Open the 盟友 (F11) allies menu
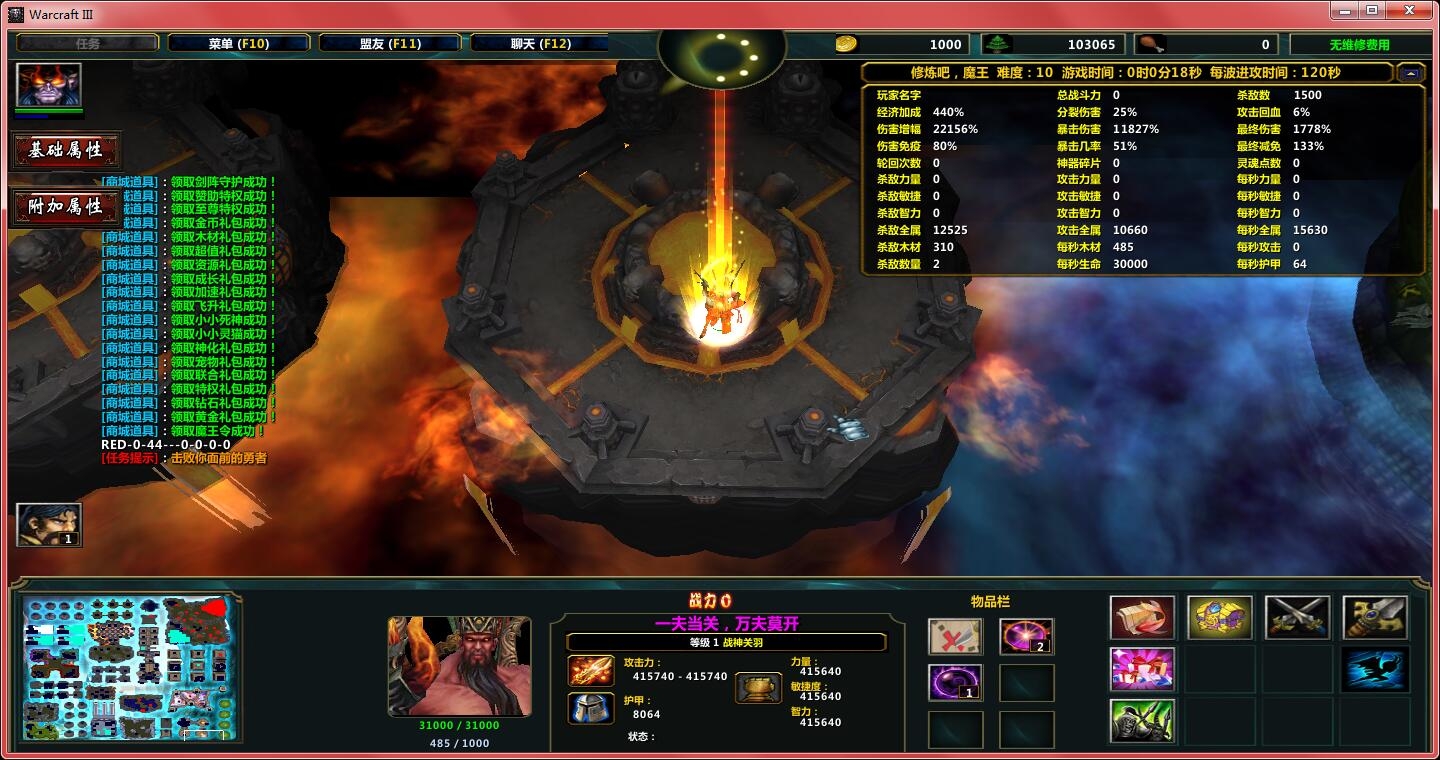The image size is (1440, 760). click(x=389, y=44)
